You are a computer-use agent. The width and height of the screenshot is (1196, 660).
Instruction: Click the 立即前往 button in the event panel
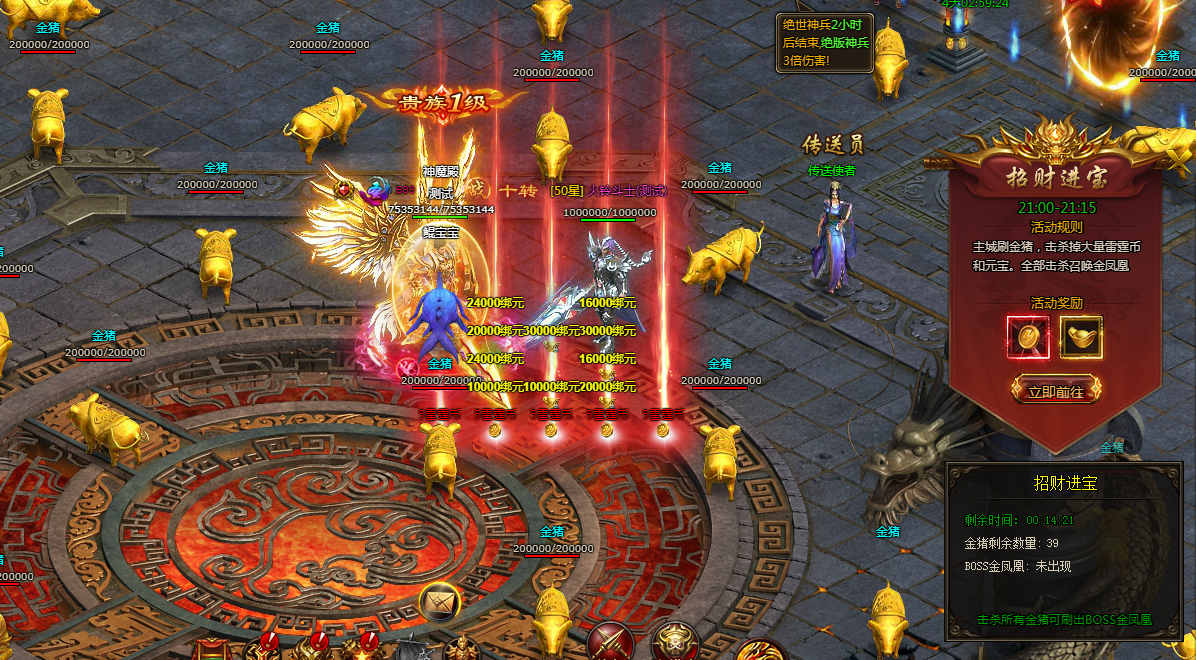[x=1056, y=391]
